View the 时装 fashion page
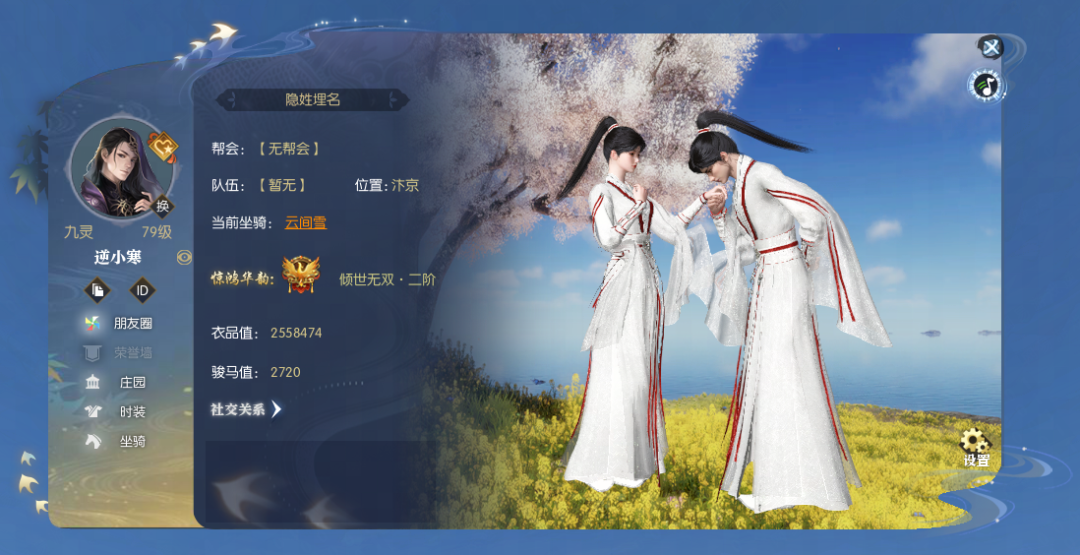 point(120,412)
